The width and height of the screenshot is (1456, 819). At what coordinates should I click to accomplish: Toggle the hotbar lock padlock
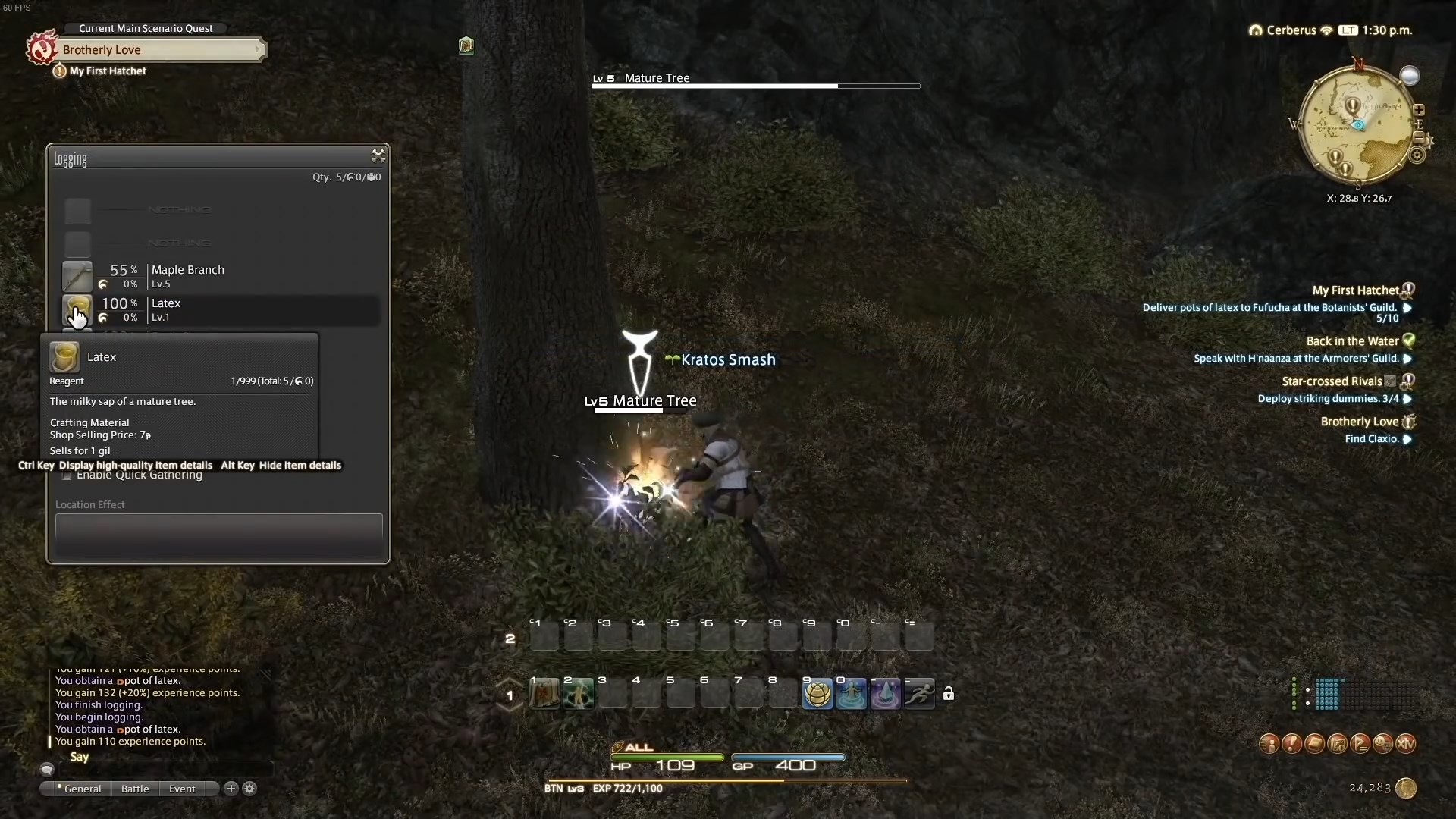click(x=949, y=693)
